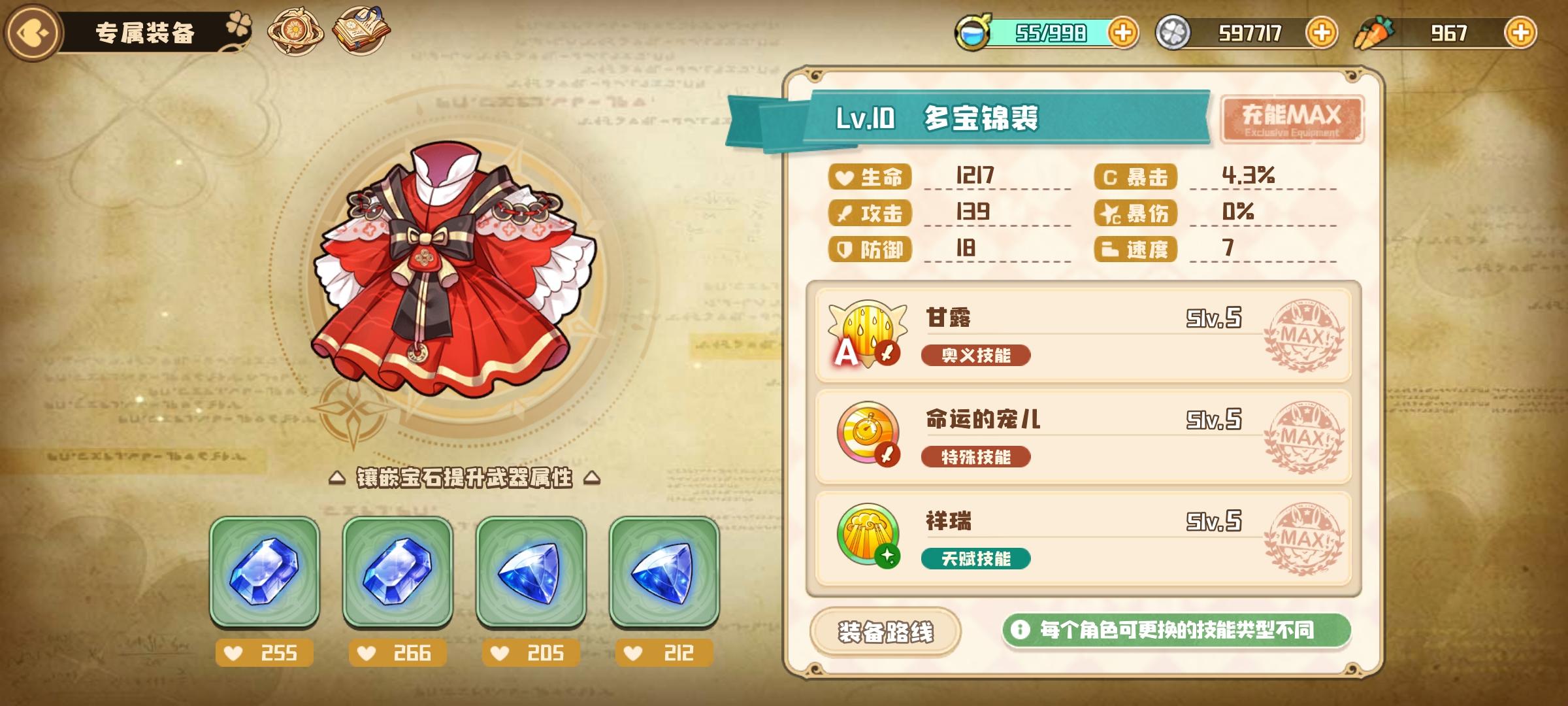The image size is (1568, 706).
Task: Click the heart icon next to 生命 stat
Action: coord(846,176)
